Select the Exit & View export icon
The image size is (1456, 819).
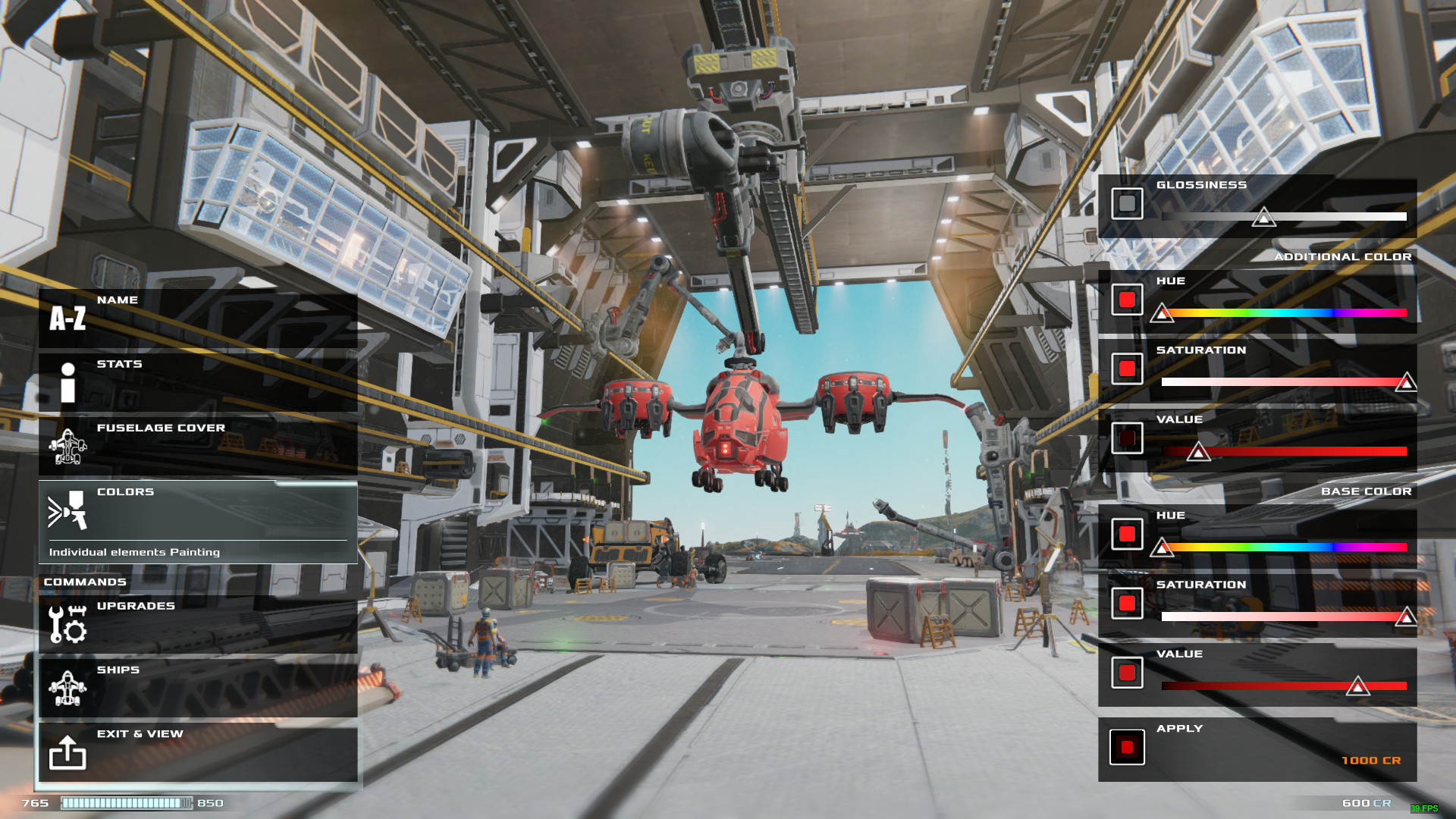(67, 753)
